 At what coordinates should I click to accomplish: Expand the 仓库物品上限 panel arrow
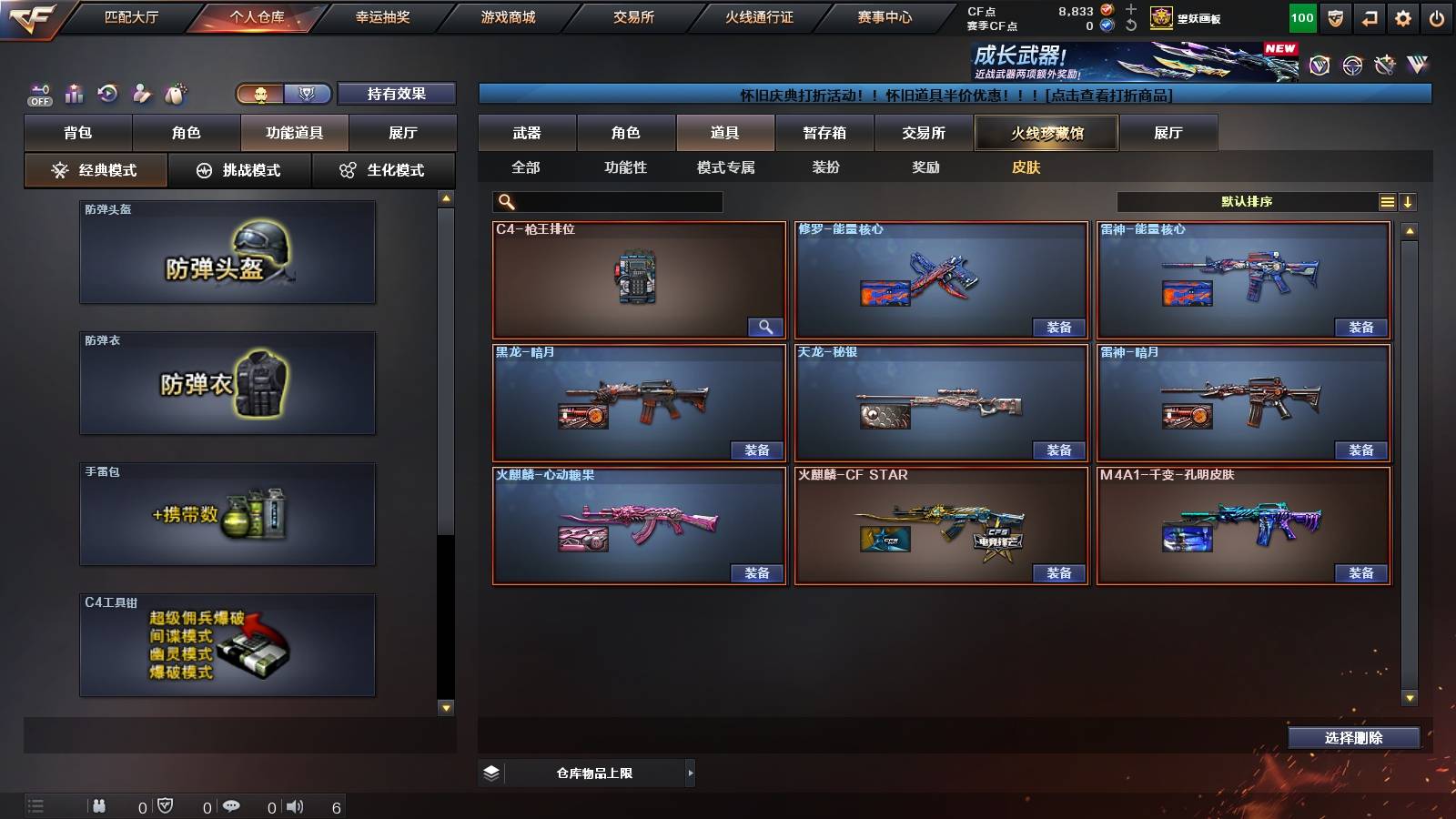click(689, 772)
